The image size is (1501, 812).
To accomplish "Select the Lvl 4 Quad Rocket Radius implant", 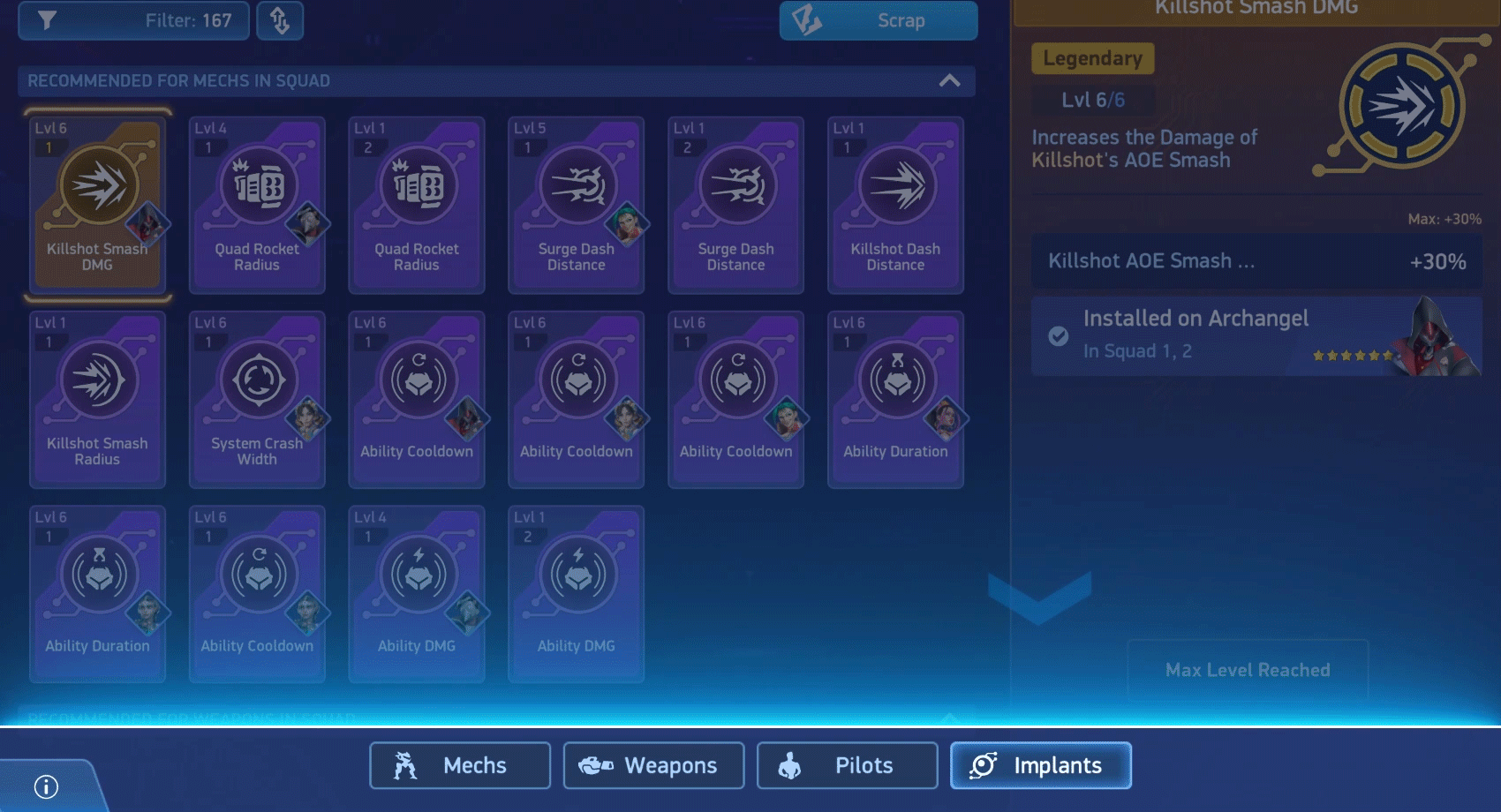I will click(x=257, y=203).
